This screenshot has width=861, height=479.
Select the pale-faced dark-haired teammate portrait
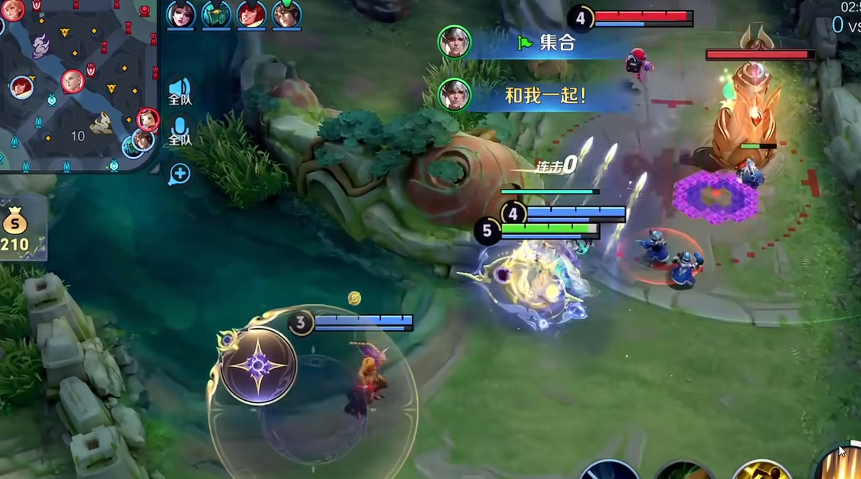tap(182, 14)
